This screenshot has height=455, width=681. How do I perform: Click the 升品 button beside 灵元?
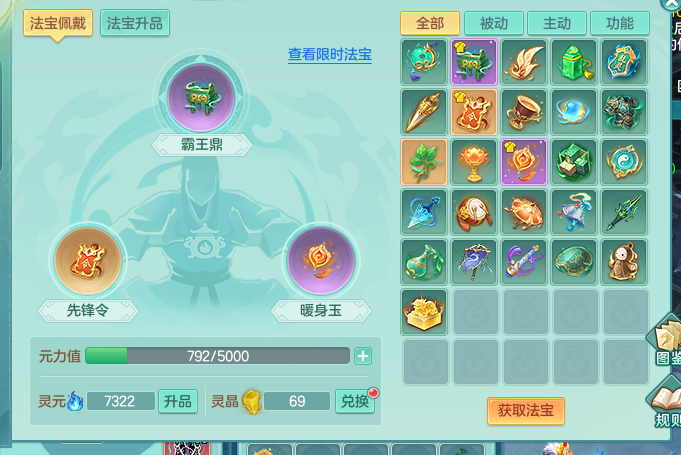coord(176,401)
